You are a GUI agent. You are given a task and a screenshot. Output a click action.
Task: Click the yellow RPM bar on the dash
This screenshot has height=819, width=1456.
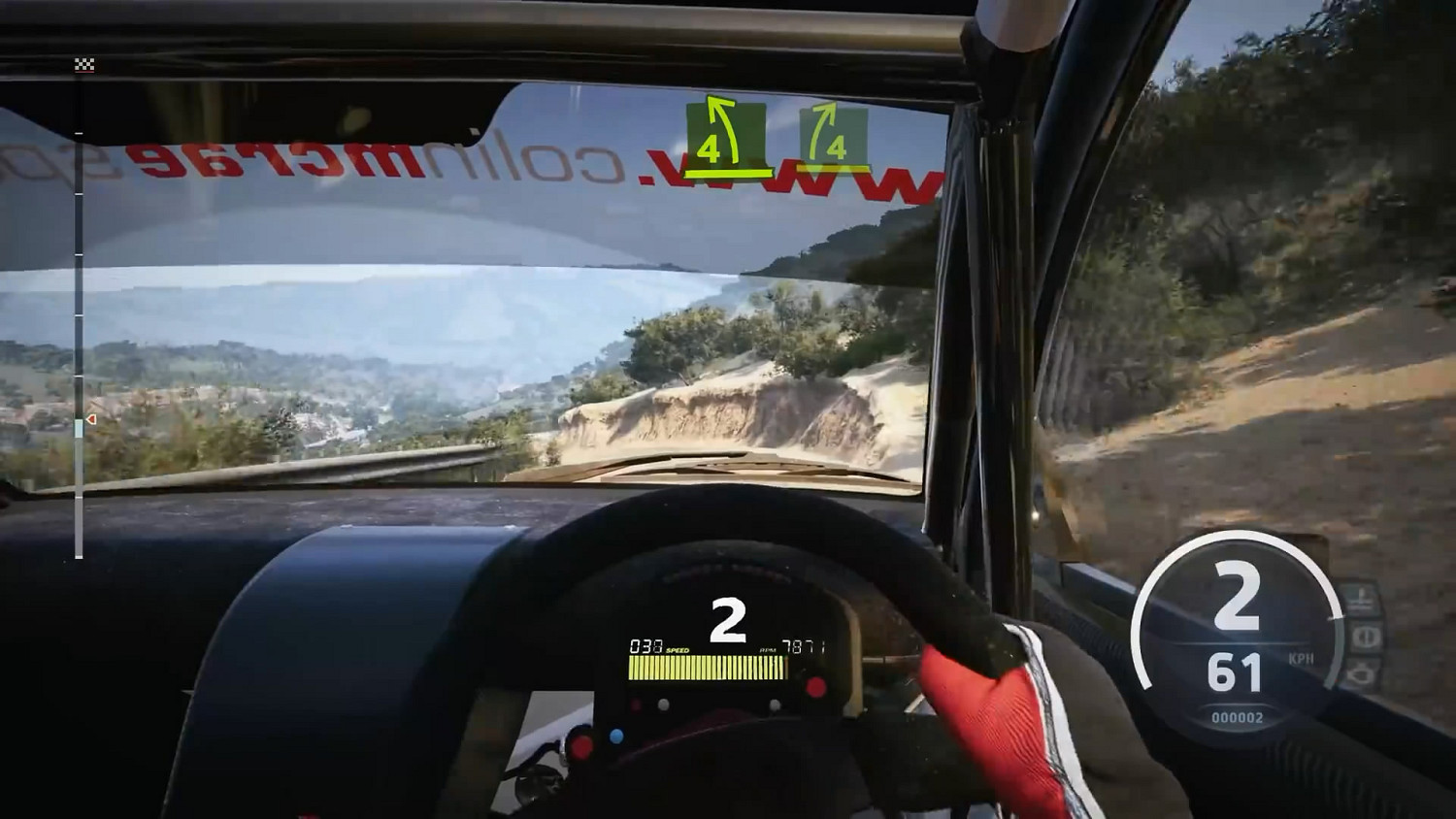coord(705,668)
